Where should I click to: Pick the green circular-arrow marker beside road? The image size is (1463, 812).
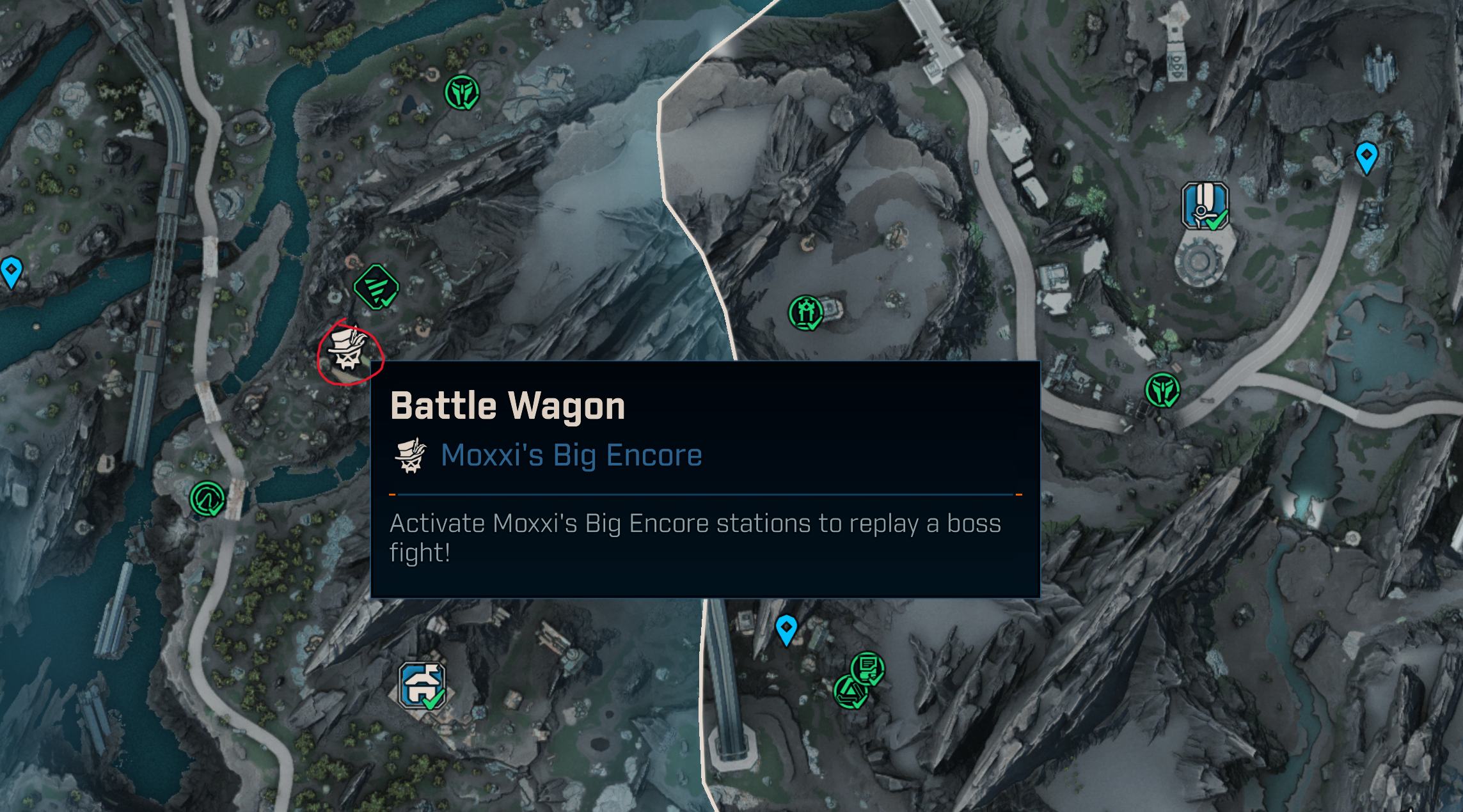(207, 499)
